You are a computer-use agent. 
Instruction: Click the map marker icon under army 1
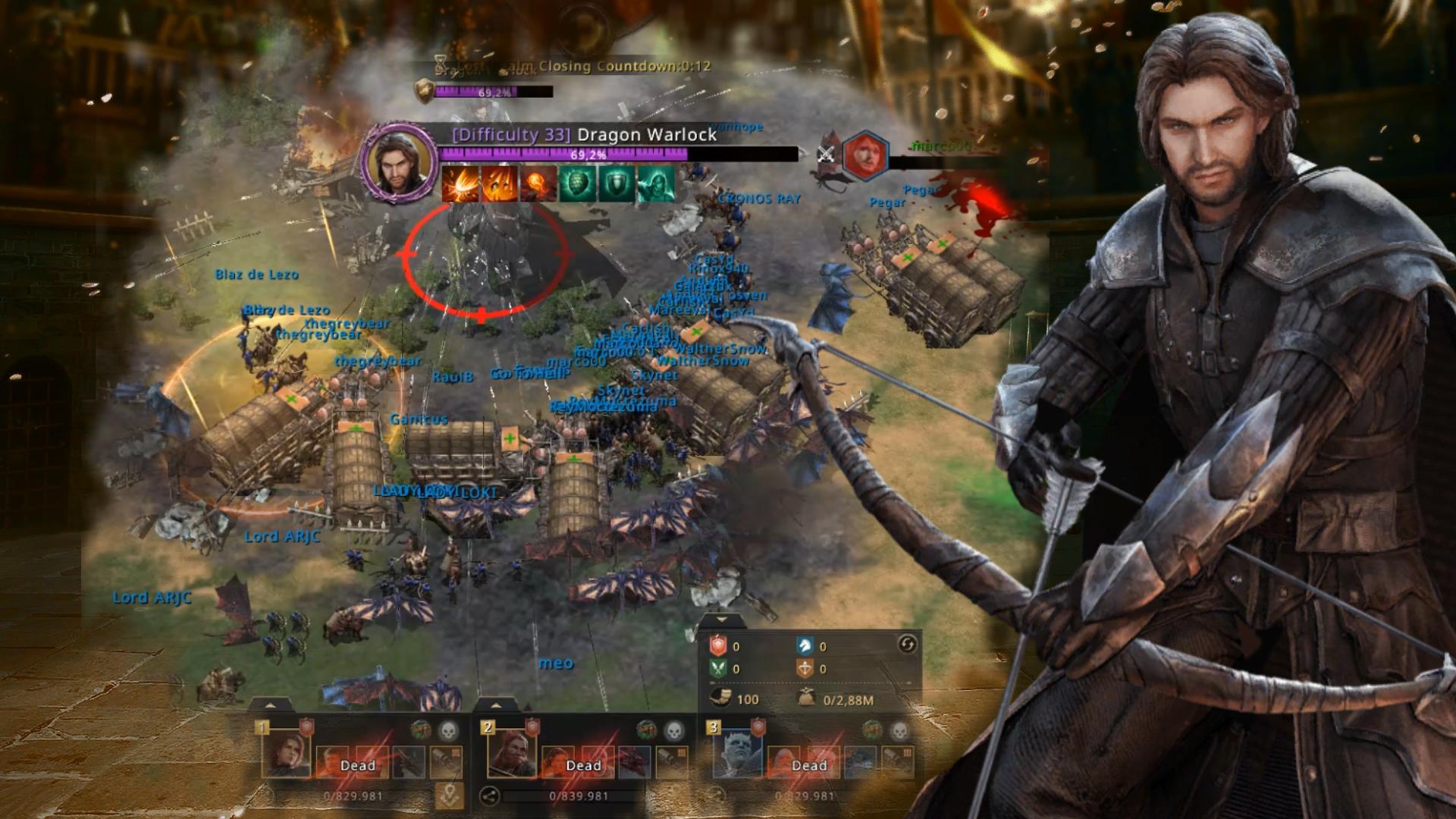click(x=449, y=795)
